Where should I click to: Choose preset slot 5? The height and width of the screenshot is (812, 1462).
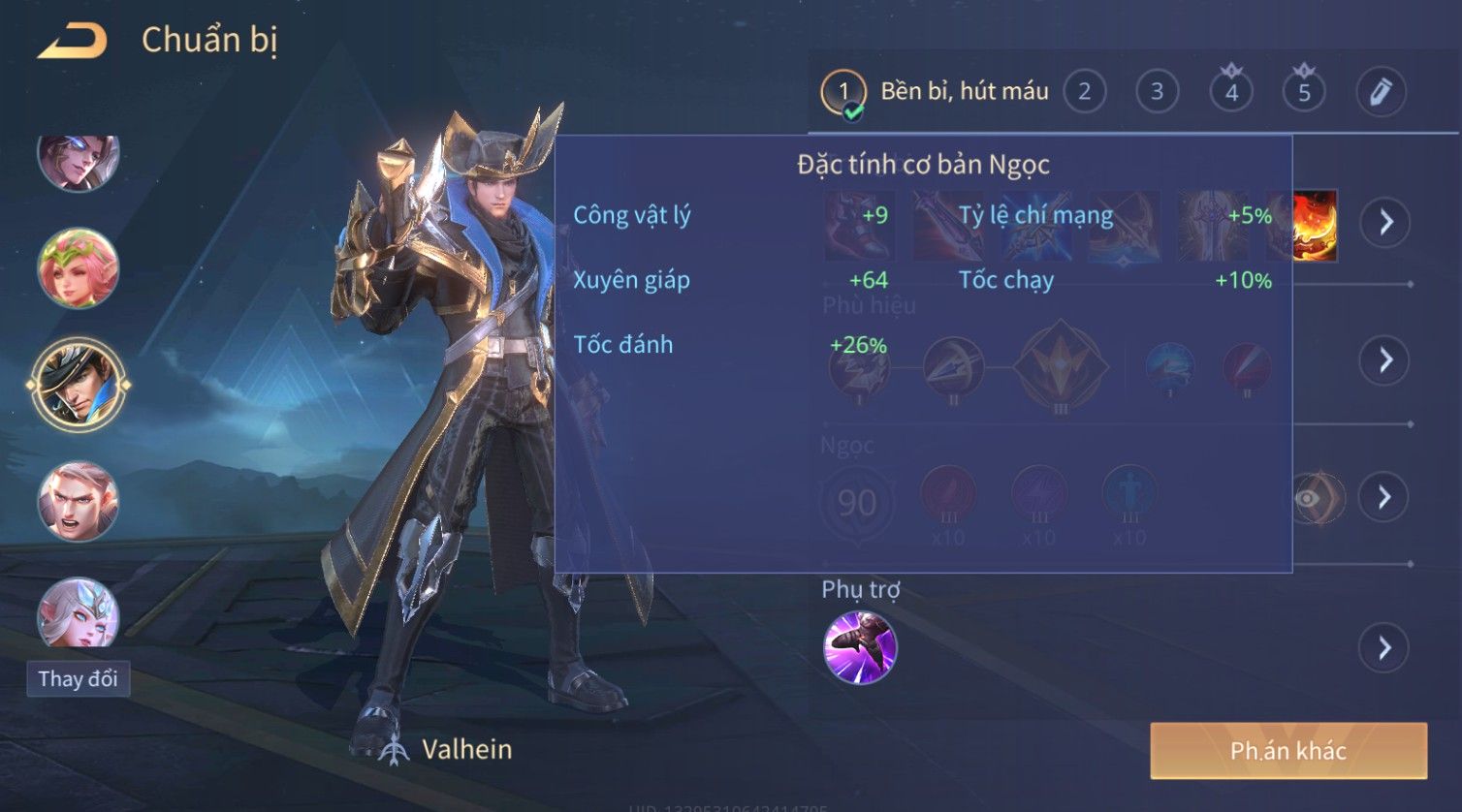tap(1304, 92)
